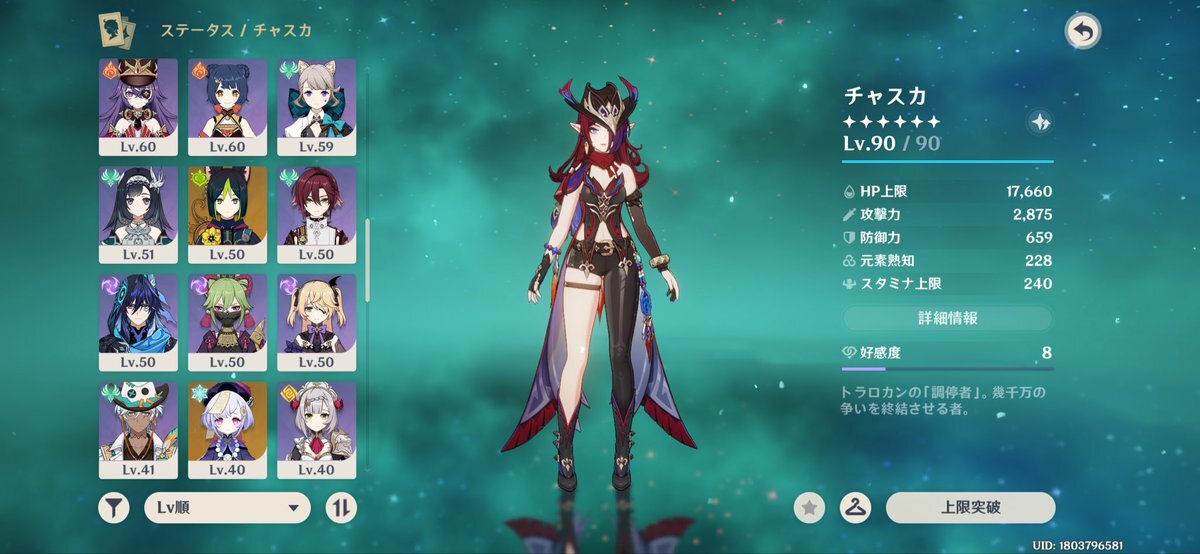Choose Tighnari's gold-background Lv.50 portrait

click(227, 213)
